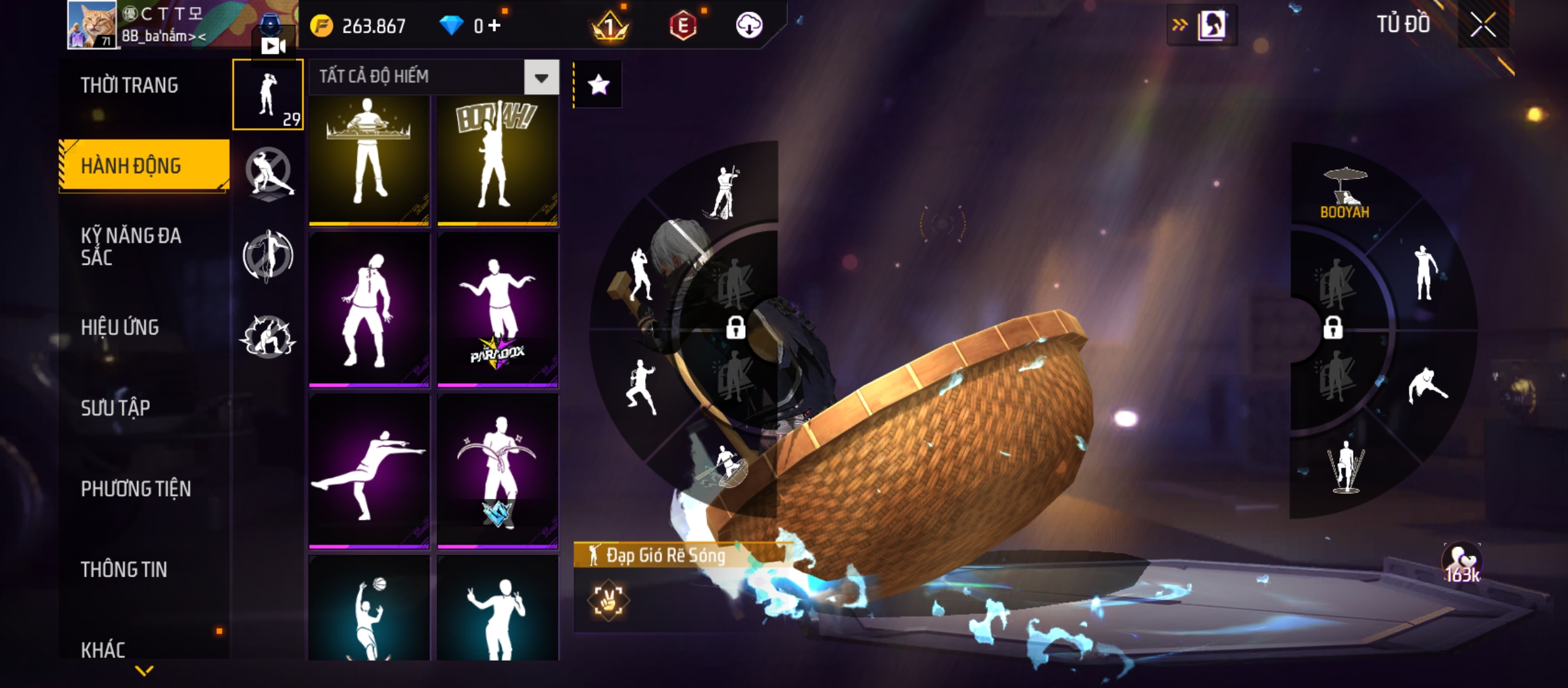Select the 29 emotes sub-category icon
Screen dimensions: 1568x688
tap(268, 94)
